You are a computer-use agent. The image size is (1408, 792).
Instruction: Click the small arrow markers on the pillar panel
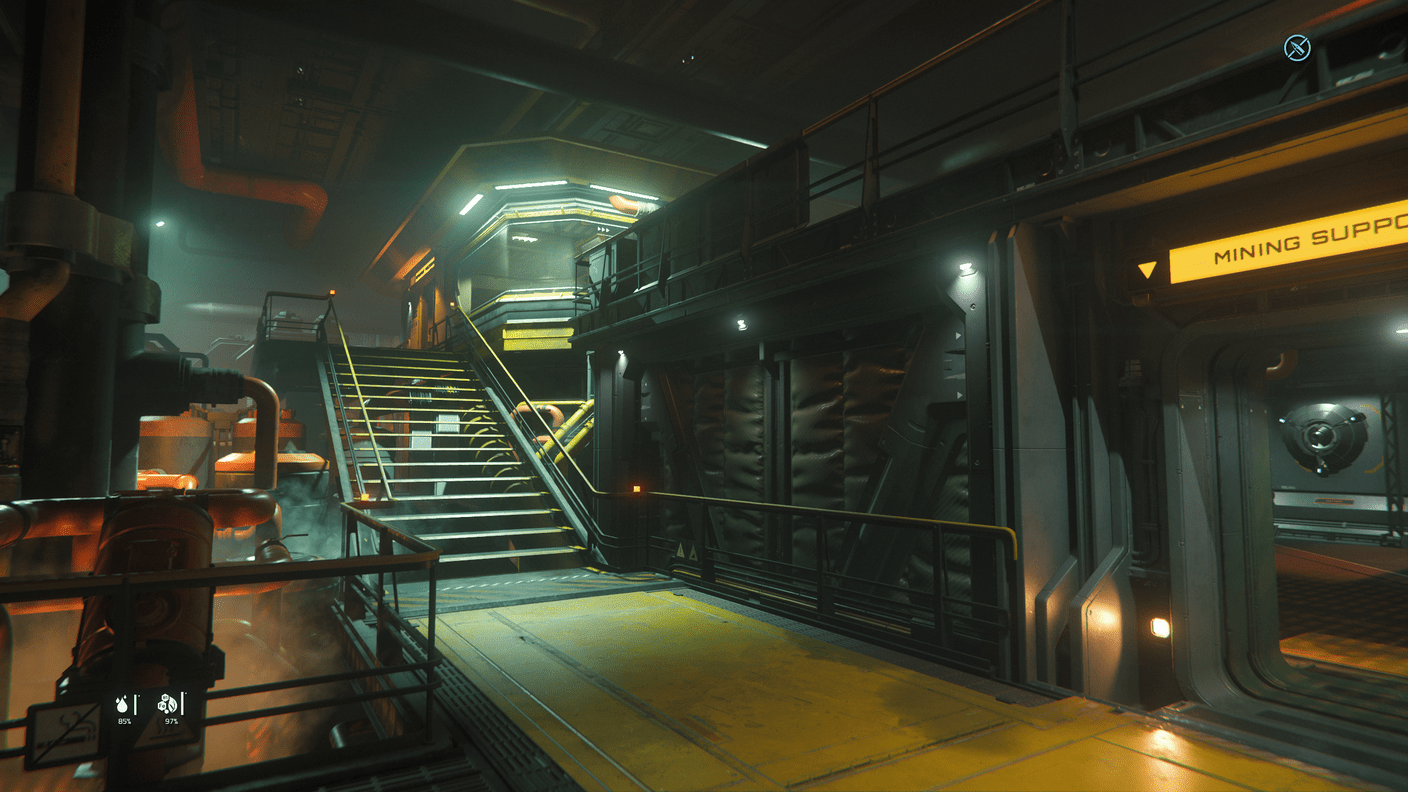958,335
